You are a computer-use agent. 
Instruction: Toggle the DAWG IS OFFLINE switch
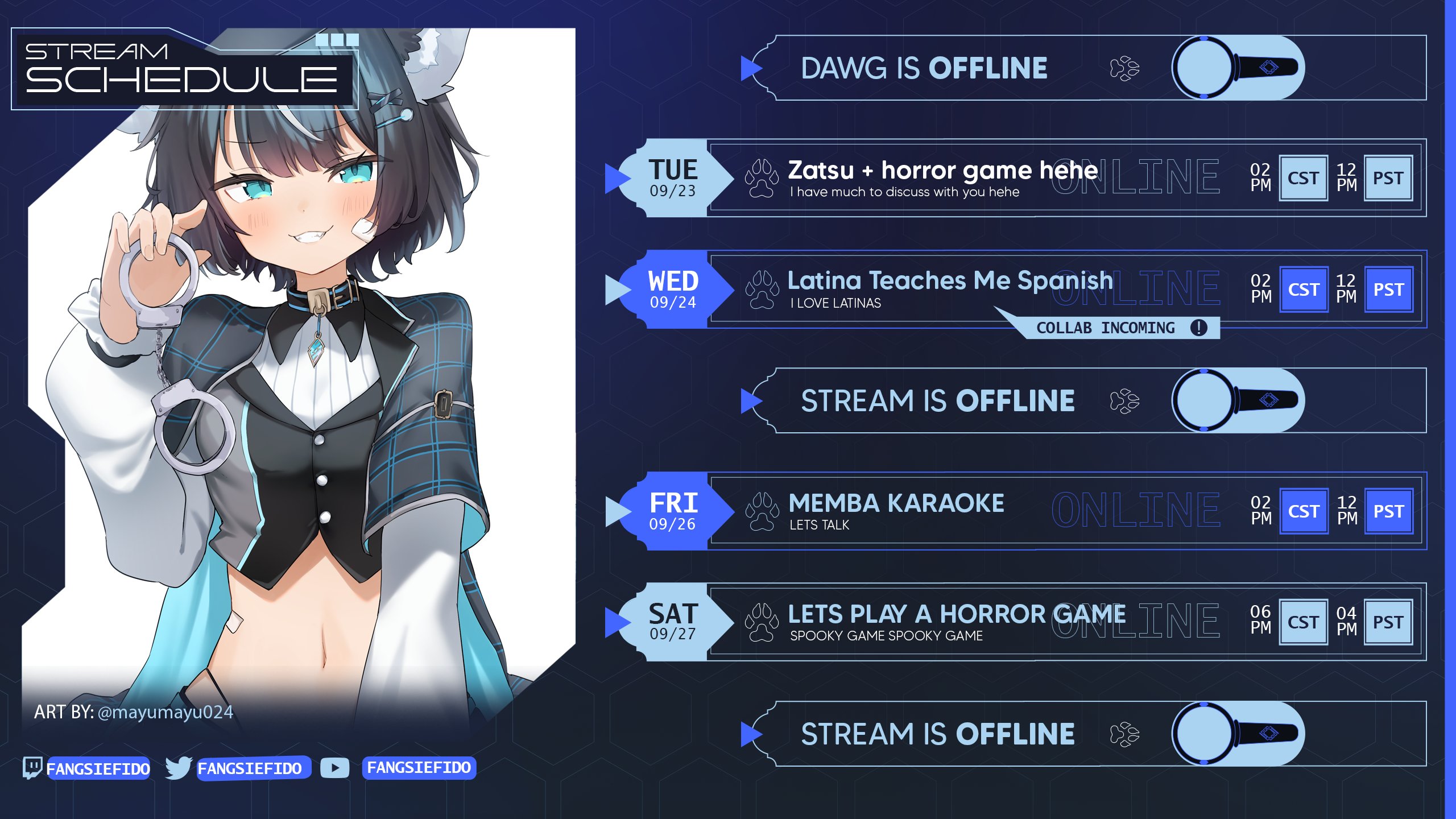[1238, 68]
